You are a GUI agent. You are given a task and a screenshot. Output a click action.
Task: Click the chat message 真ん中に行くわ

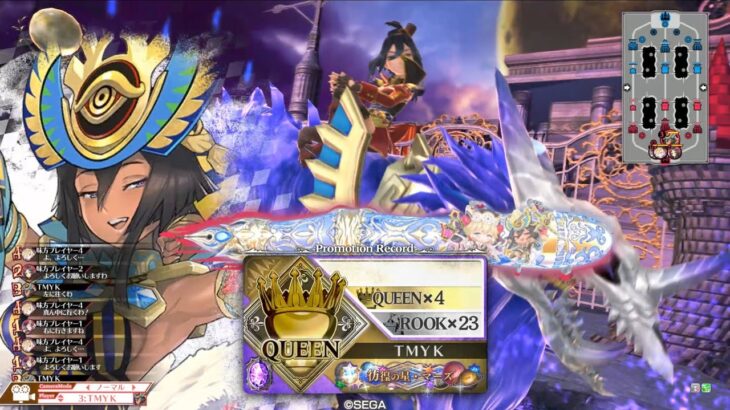tap(60, 311)
